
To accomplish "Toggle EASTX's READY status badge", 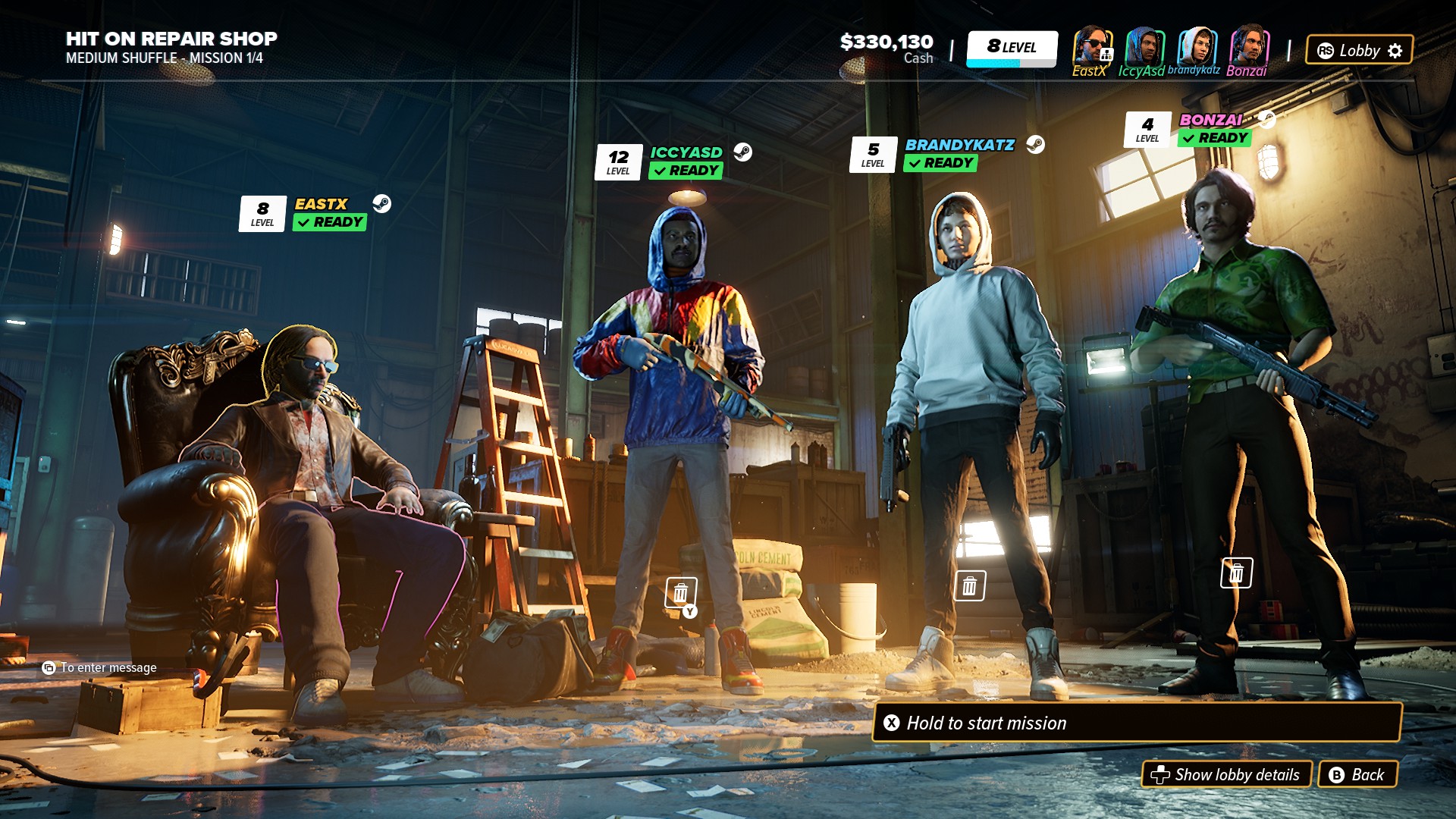I will coord(329,222).
